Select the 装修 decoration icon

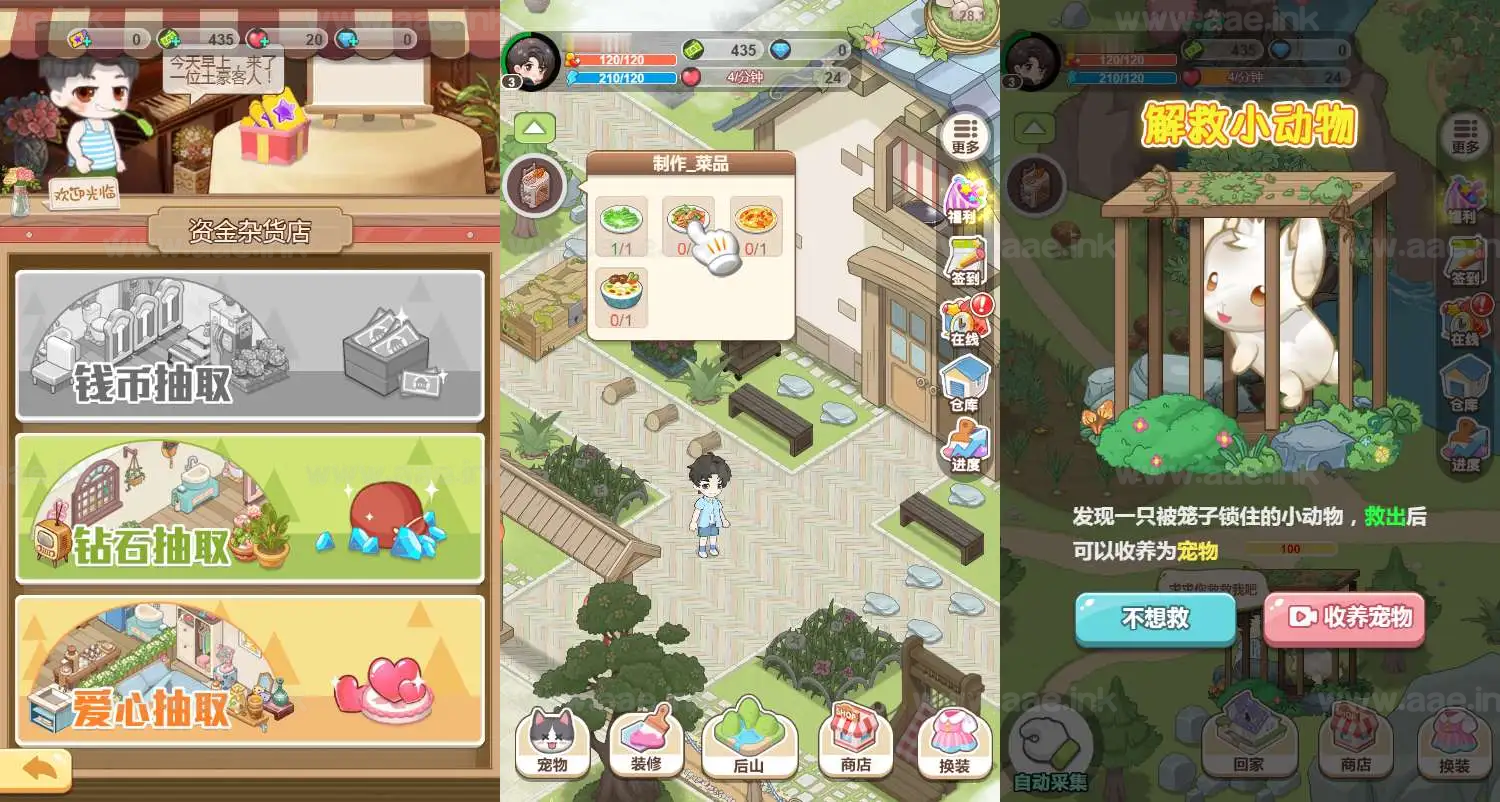[x=648, y=740]
